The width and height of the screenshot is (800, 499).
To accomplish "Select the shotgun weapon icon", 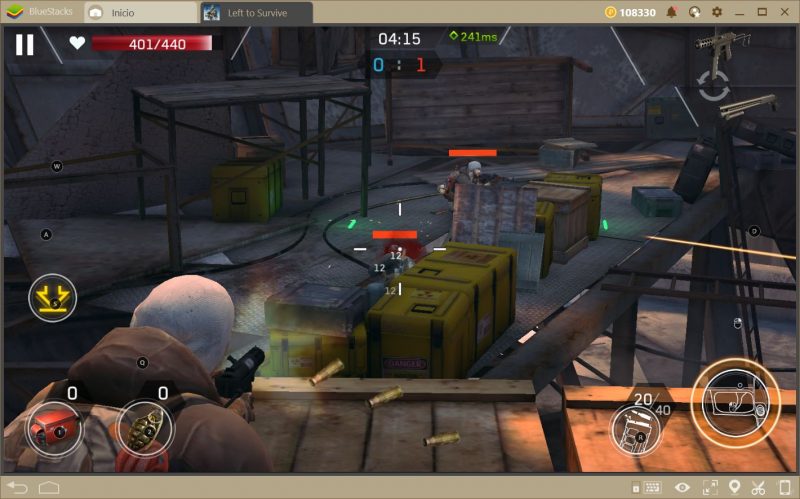I will [x=748, y=106].
